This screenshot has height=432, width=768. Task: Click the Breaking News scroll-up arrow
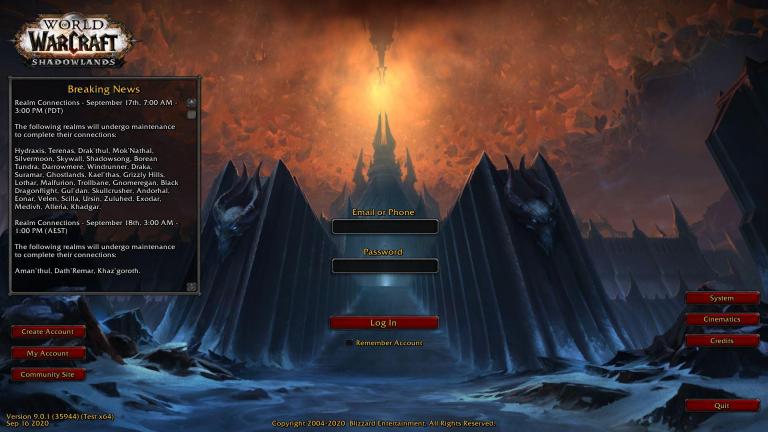click(x=192, y=102)
